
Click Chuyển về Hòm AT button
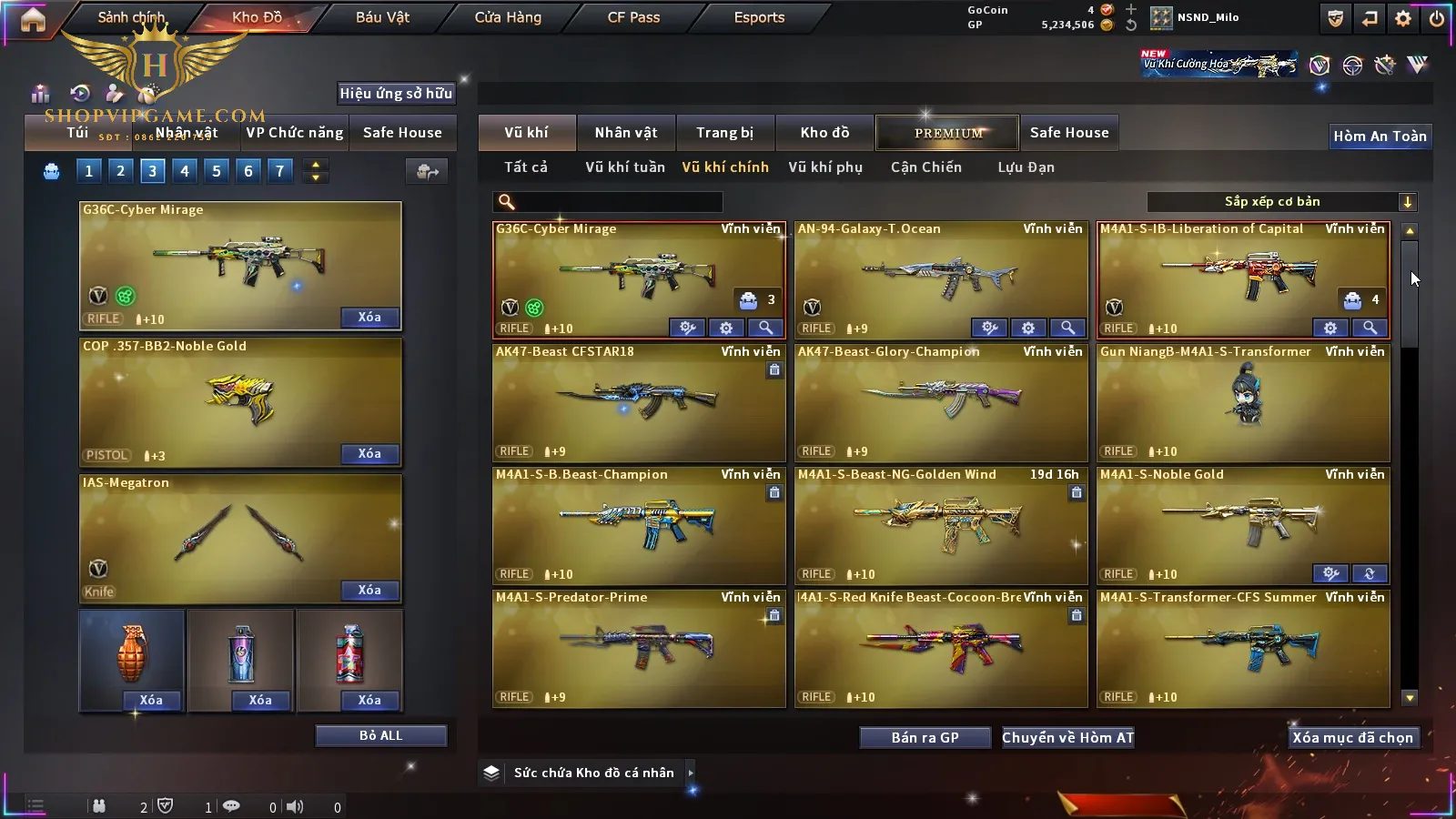point(1067,738)
